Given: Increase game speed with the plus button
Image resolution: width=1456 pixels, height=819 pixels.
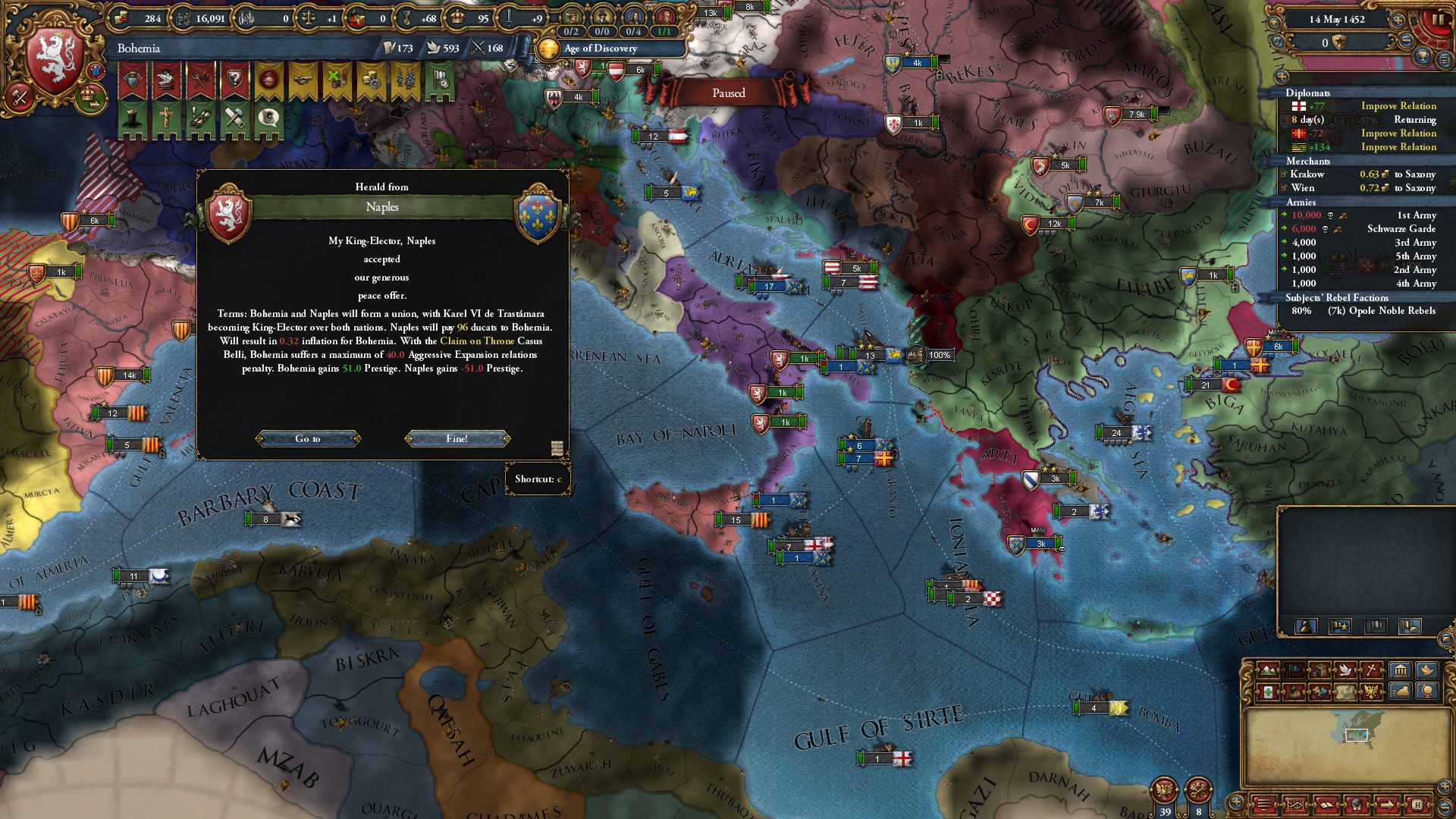Looking at the screenshot, I should pyautogui.click(x=1398, y=20).
